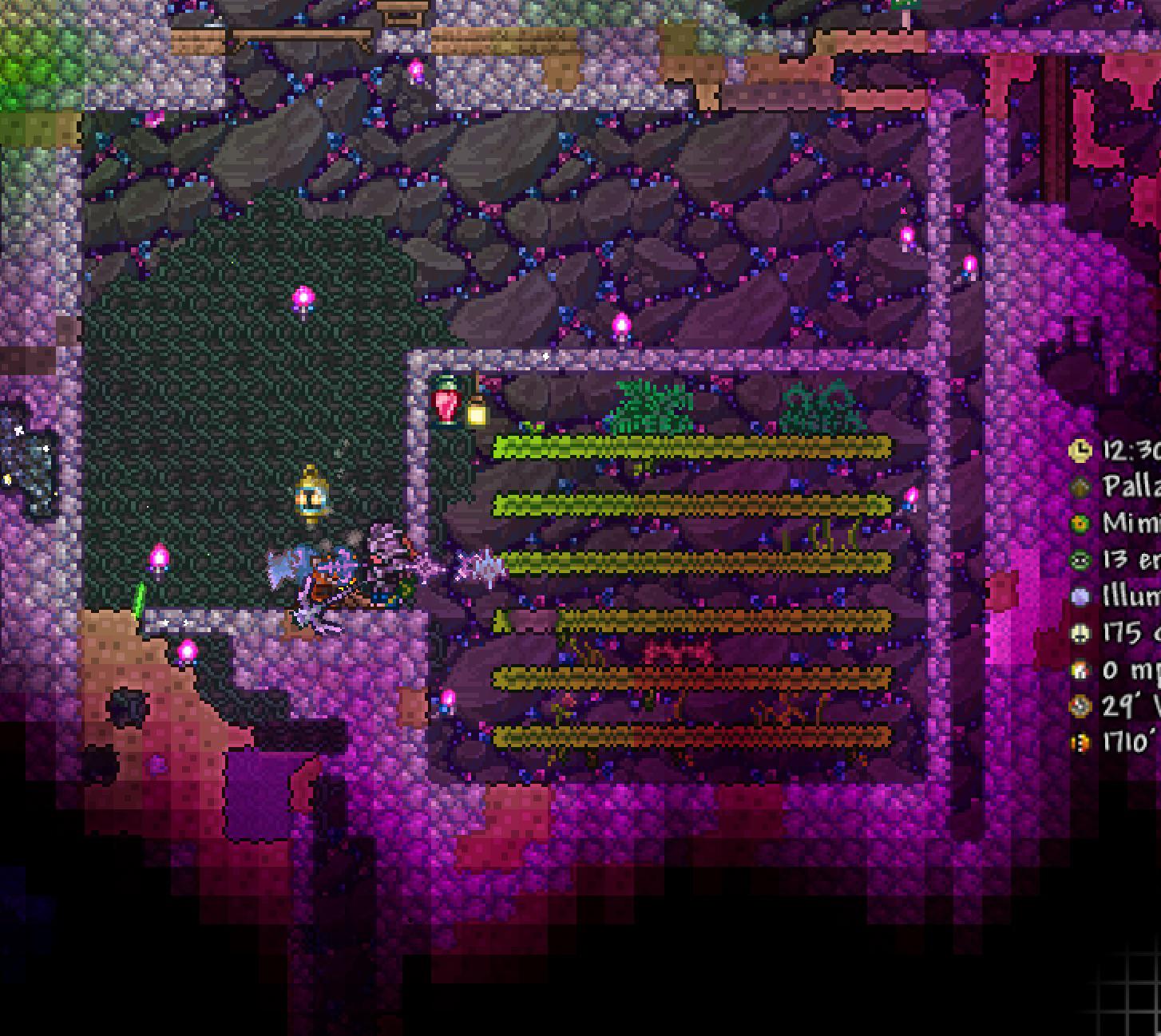Click the hanging yellow lantern on the wood beam
Viewport: 1161px width, 1036px height.
[477, 412]
